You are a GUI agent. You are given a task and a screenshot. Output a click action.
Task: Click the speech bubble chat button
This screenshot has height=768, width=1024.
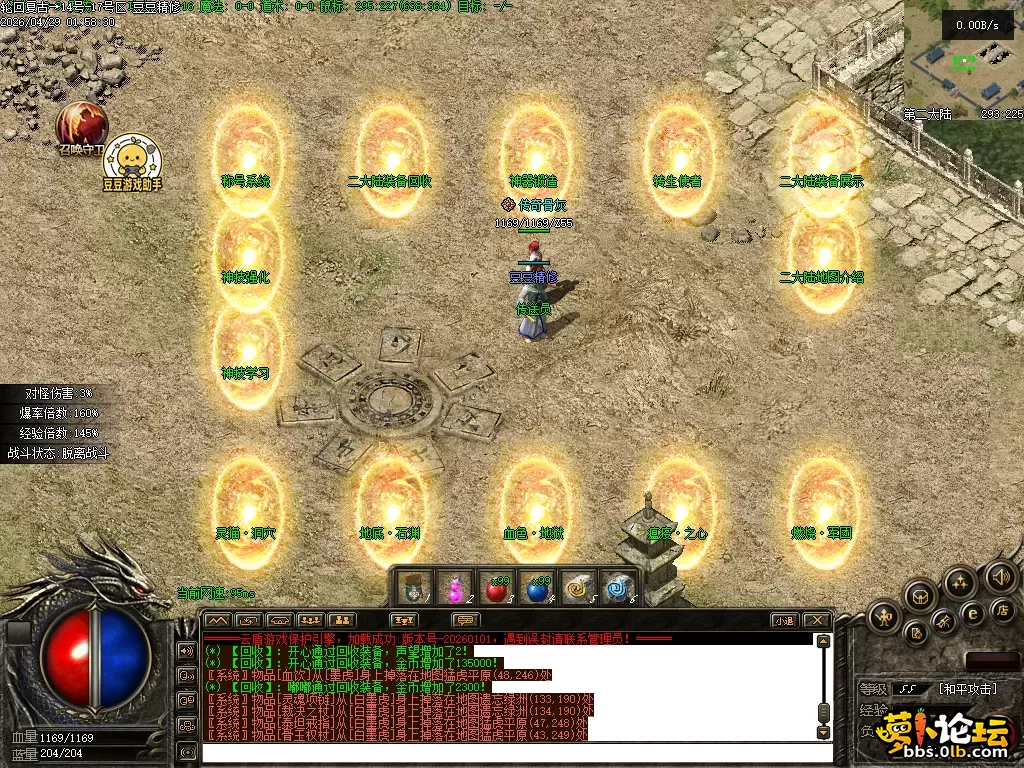pos(465,621)
